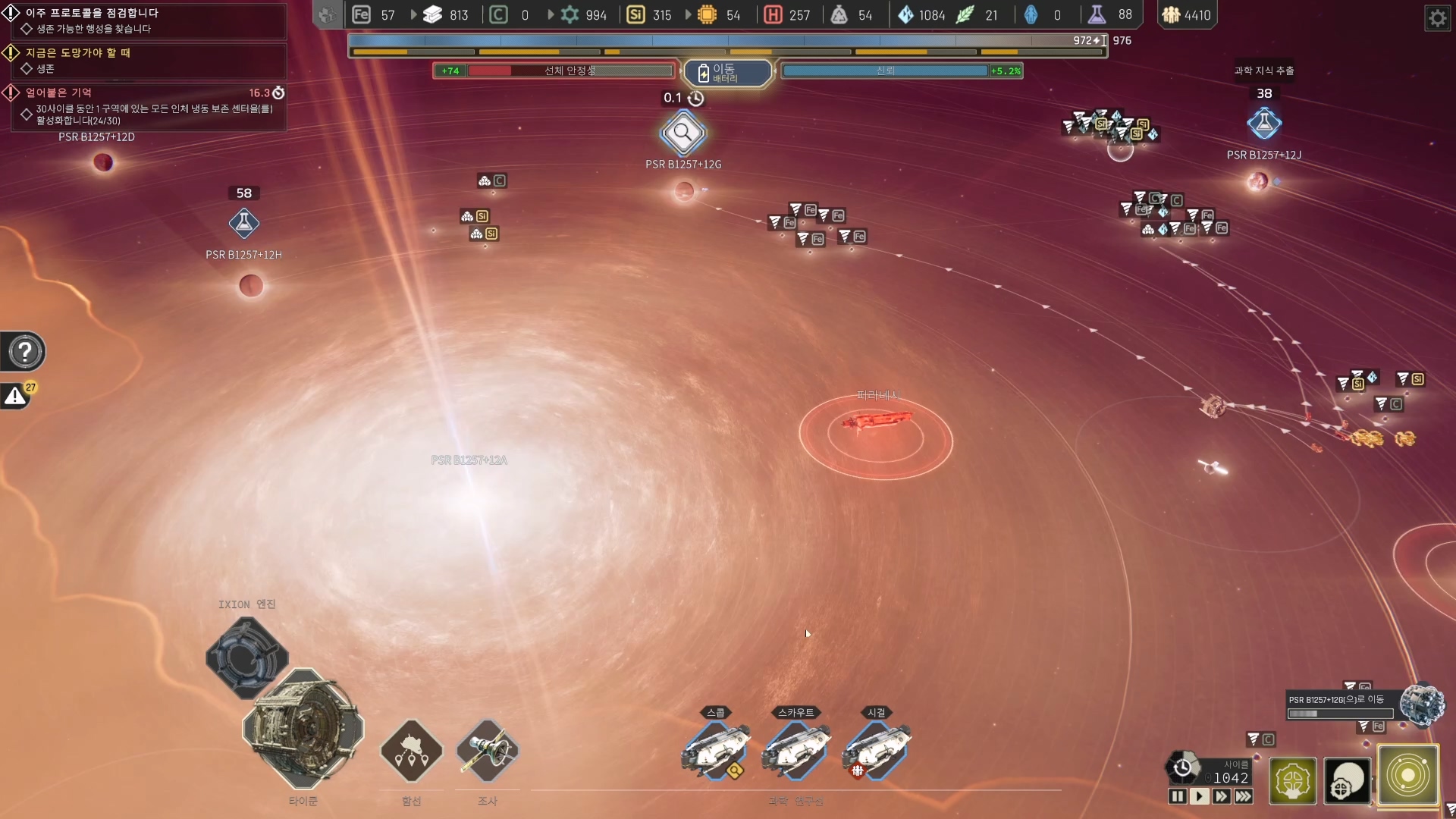Select the 스카우트 science ship
The image size is (1456, 819).
(x=796, y=750)
